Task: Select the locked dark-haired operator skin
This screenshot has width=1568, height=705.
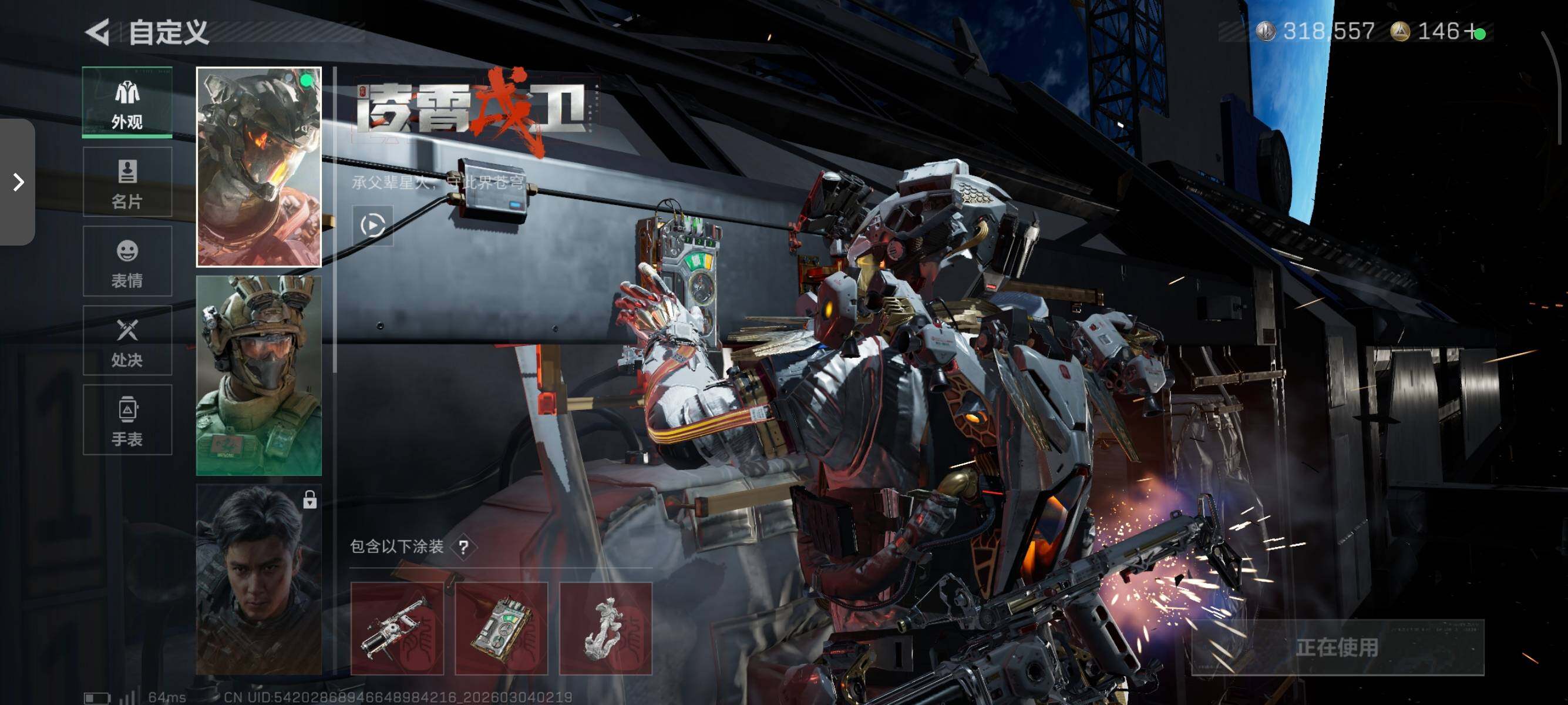Action: pos(259,580)
